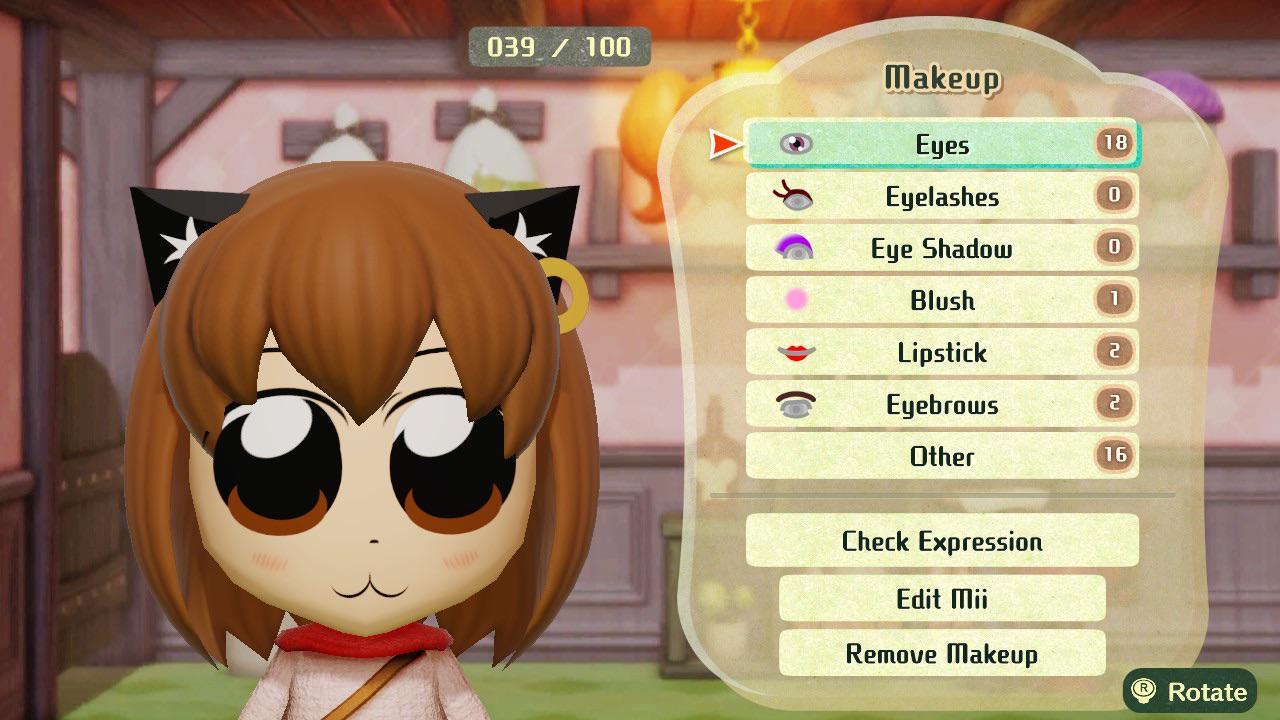
Task: Click the eyebrows icon
Action: click(793, 405)
